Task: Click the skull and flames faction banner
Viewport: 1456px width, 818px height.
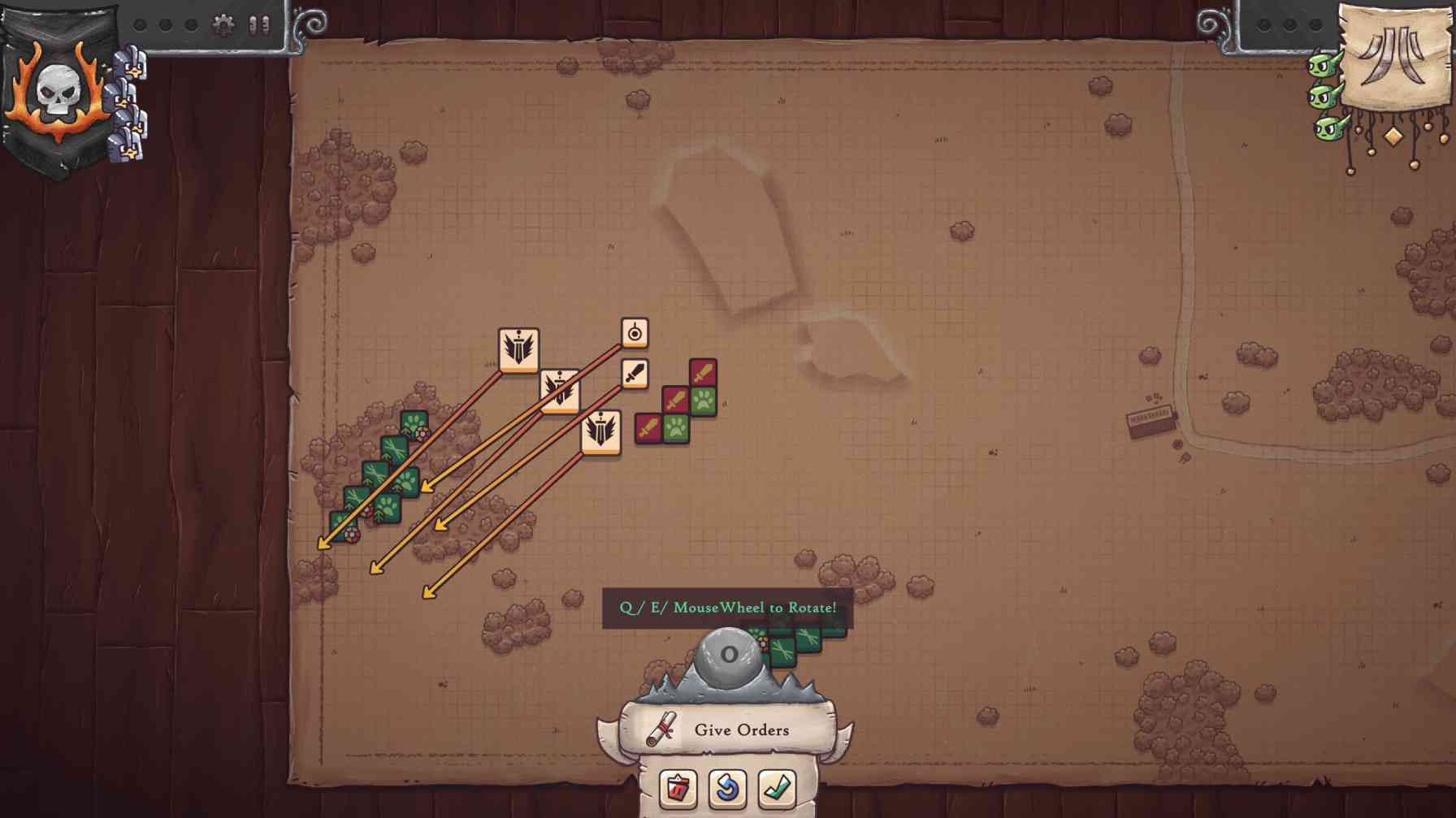Action: [x=57, y=89]
